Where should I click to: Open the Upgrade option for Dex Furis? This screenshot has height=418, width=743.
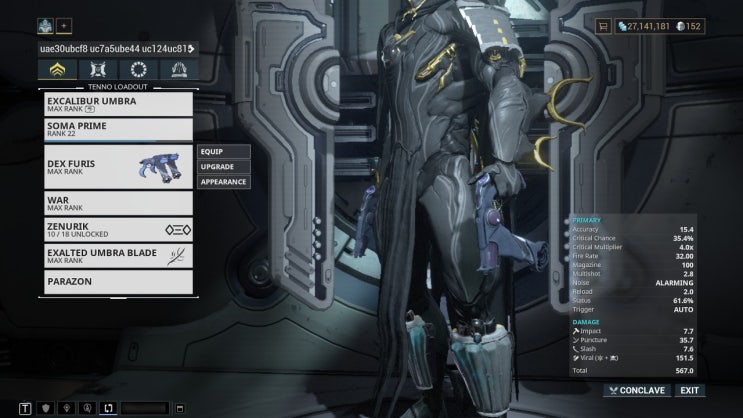(222, 166)
